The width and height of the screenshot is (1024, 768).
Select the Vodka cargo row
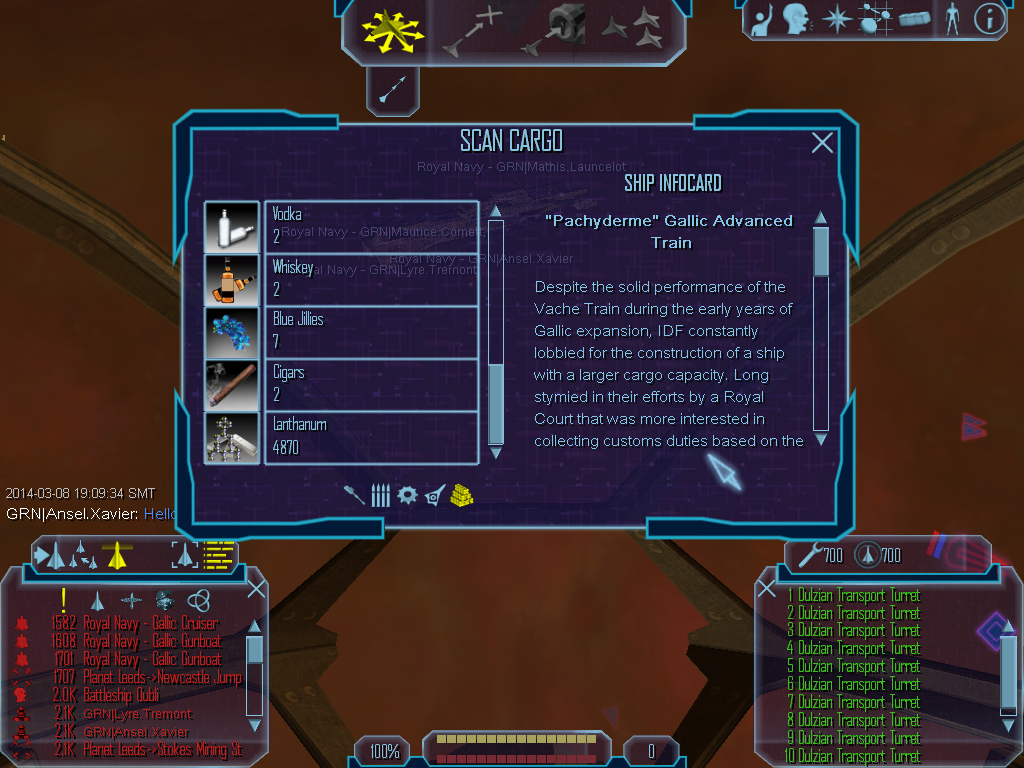click(372, 226)
